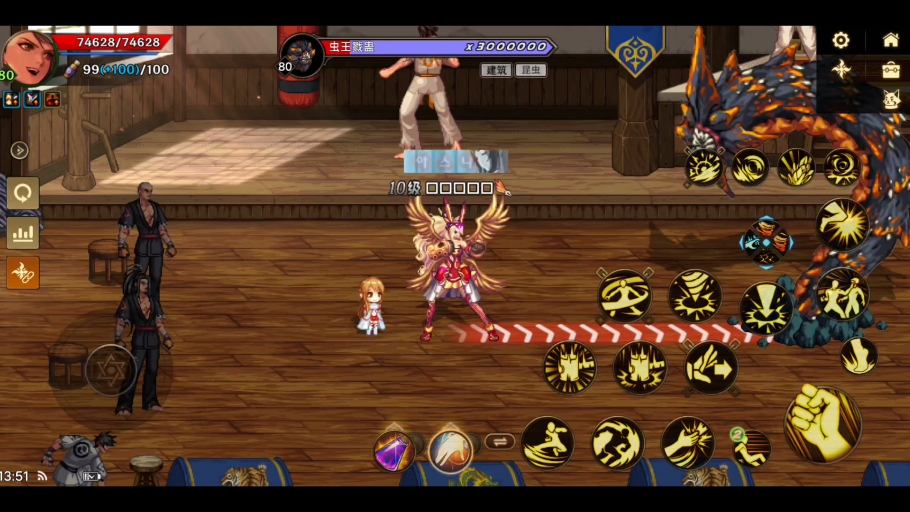Use the downward arrow slam skill
The image size is (910, 512).
point(766,309)
